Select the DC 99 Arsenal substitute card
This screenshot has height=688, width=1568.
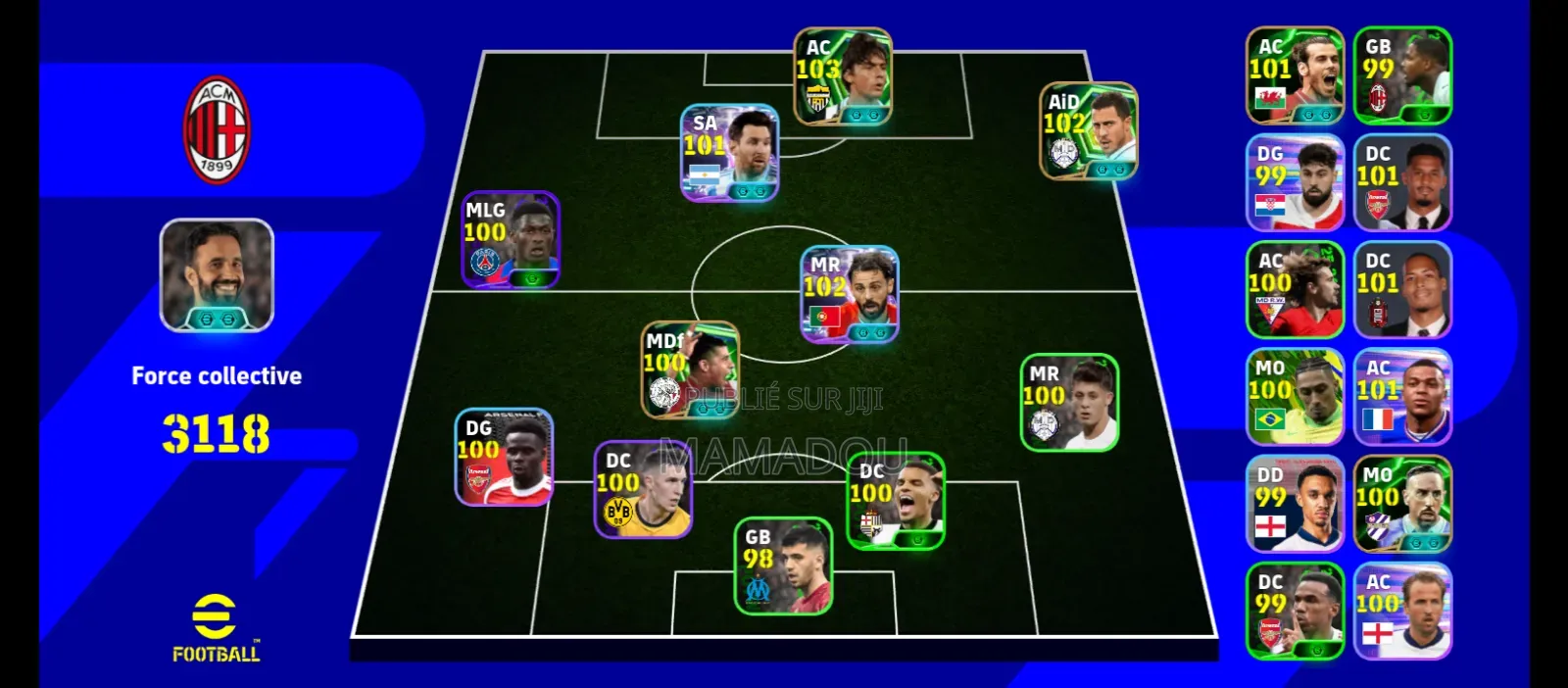[1295, 611]
